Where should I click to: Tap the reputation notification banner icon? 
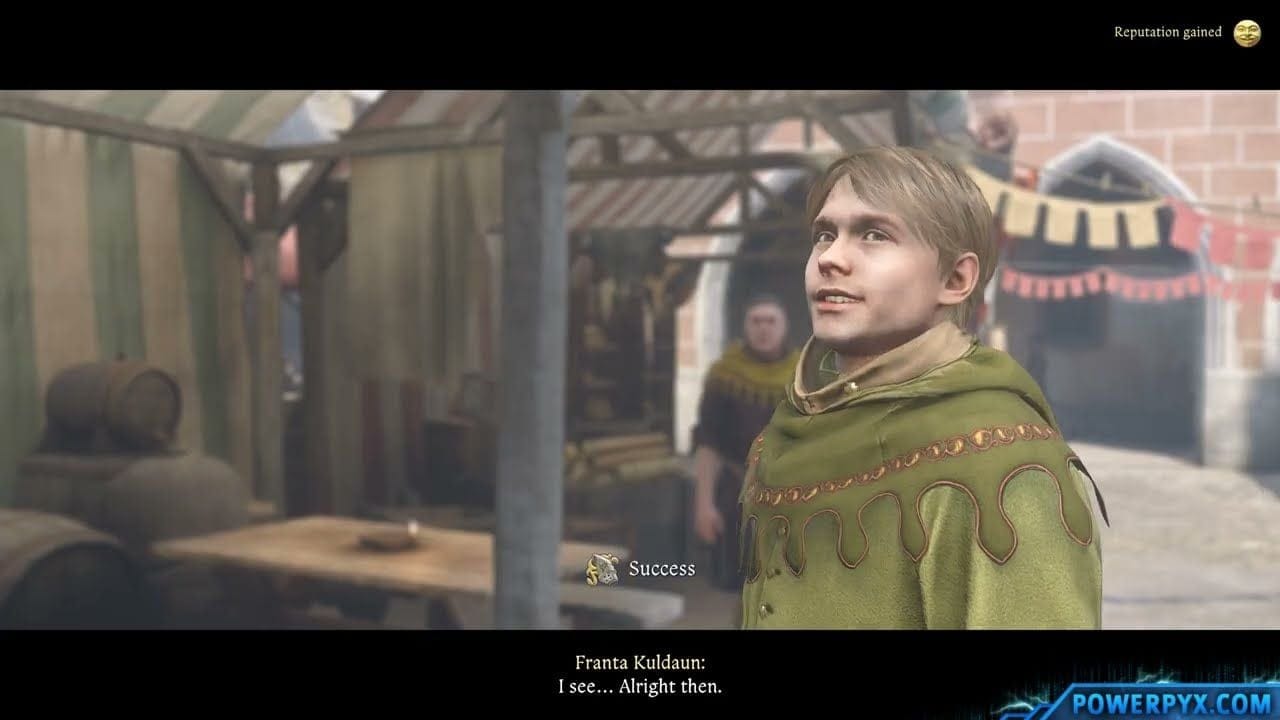pyautogui.click(x=1248, y=31)
